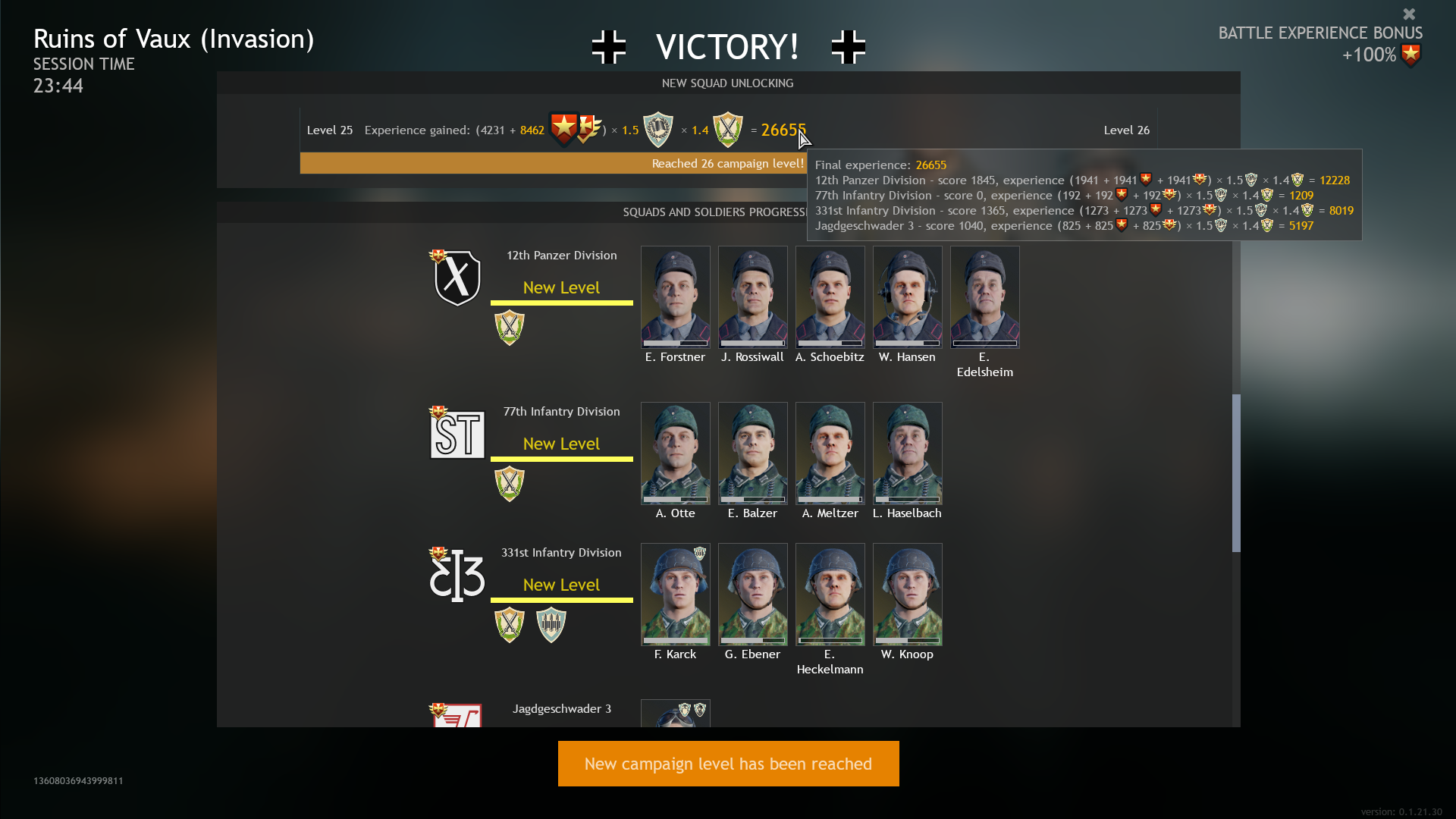Select W. Hansen's portrait with headset
This screenshot has width=1456, height=819.
click(x=907, y=297)
